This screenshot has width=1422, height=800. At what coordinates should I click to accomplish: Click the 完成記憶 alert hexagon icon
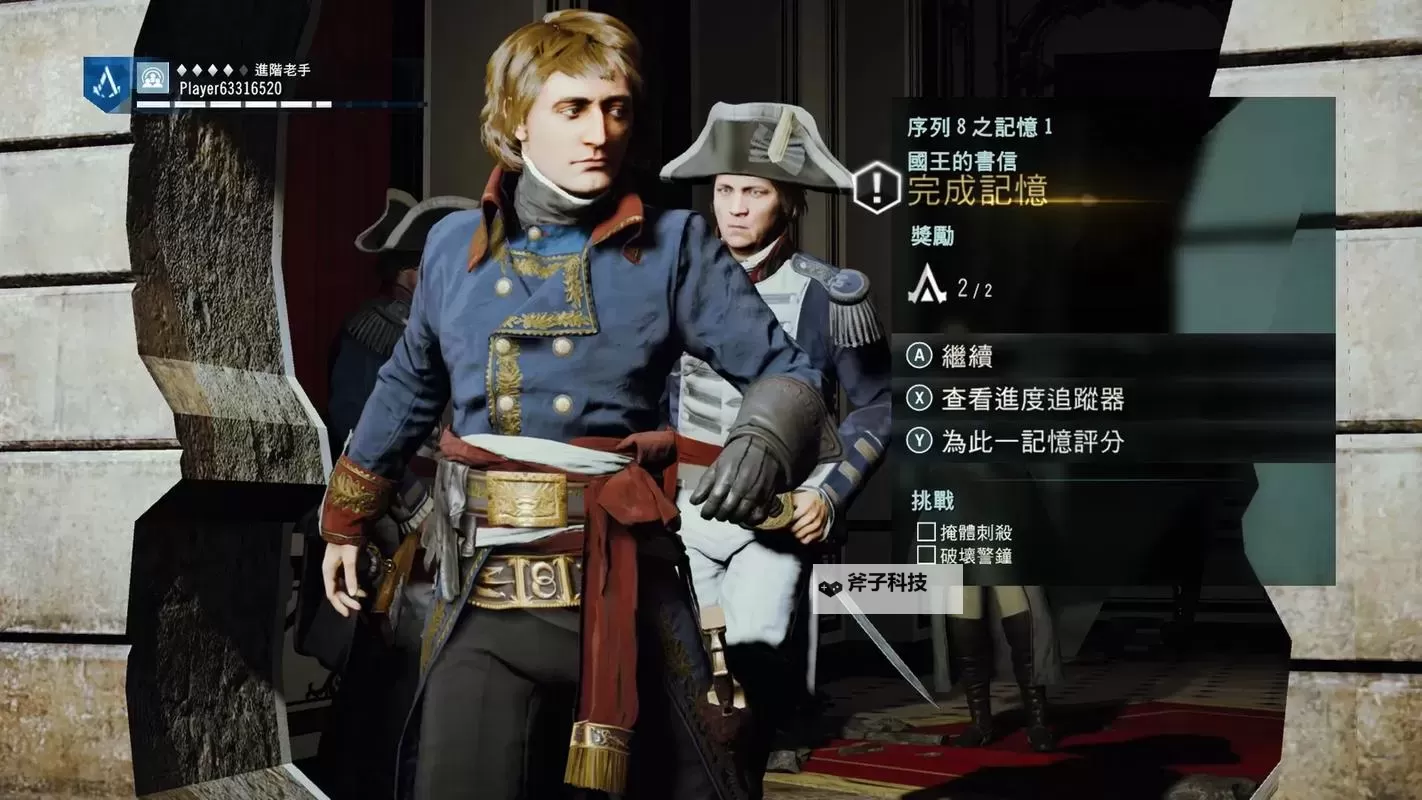(878, 187)
